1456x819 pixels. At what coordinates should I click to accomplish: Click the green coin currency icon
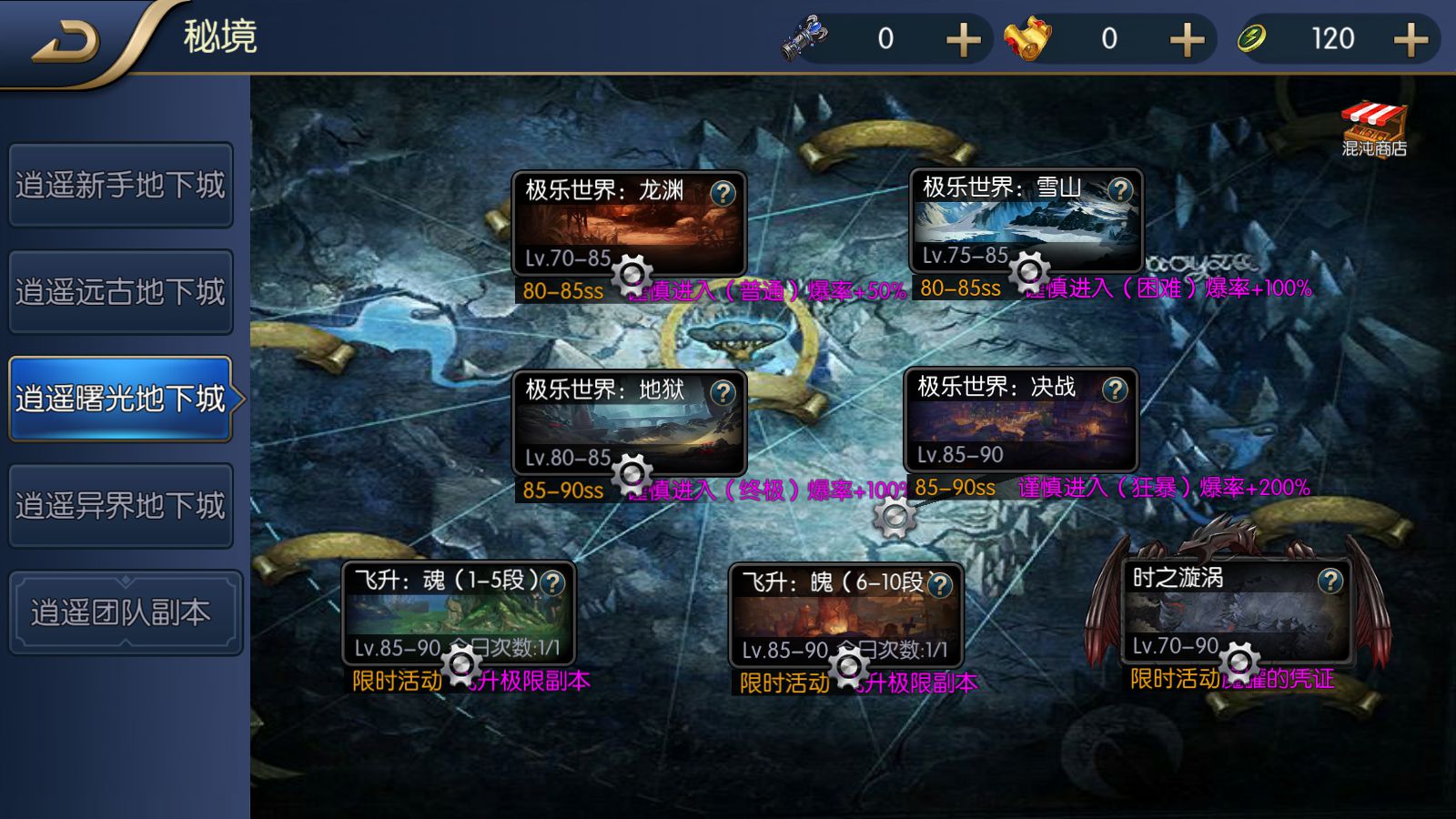coord(1254,38)
